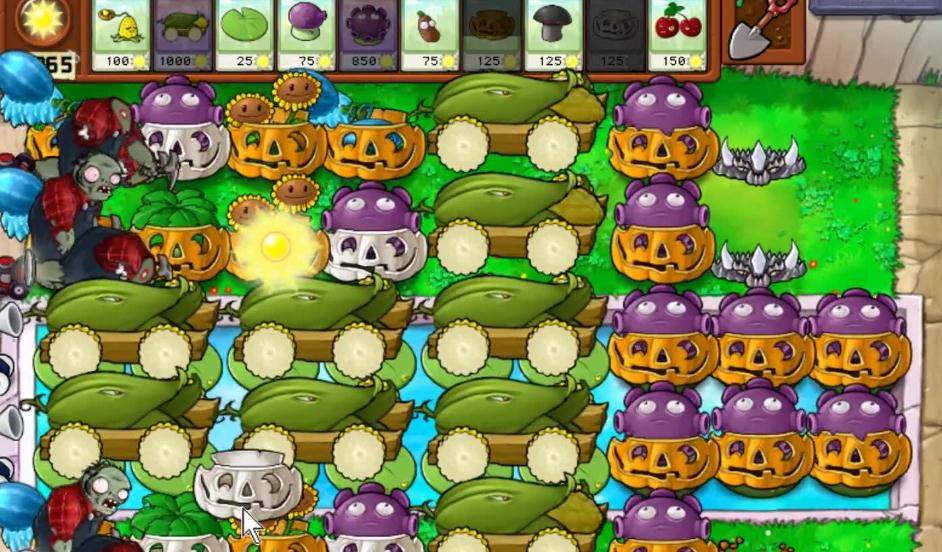This screenshot has width=942, height=552.
Task: Pick the Gloom-shroom seed costing 850
Action: [369, 34]
